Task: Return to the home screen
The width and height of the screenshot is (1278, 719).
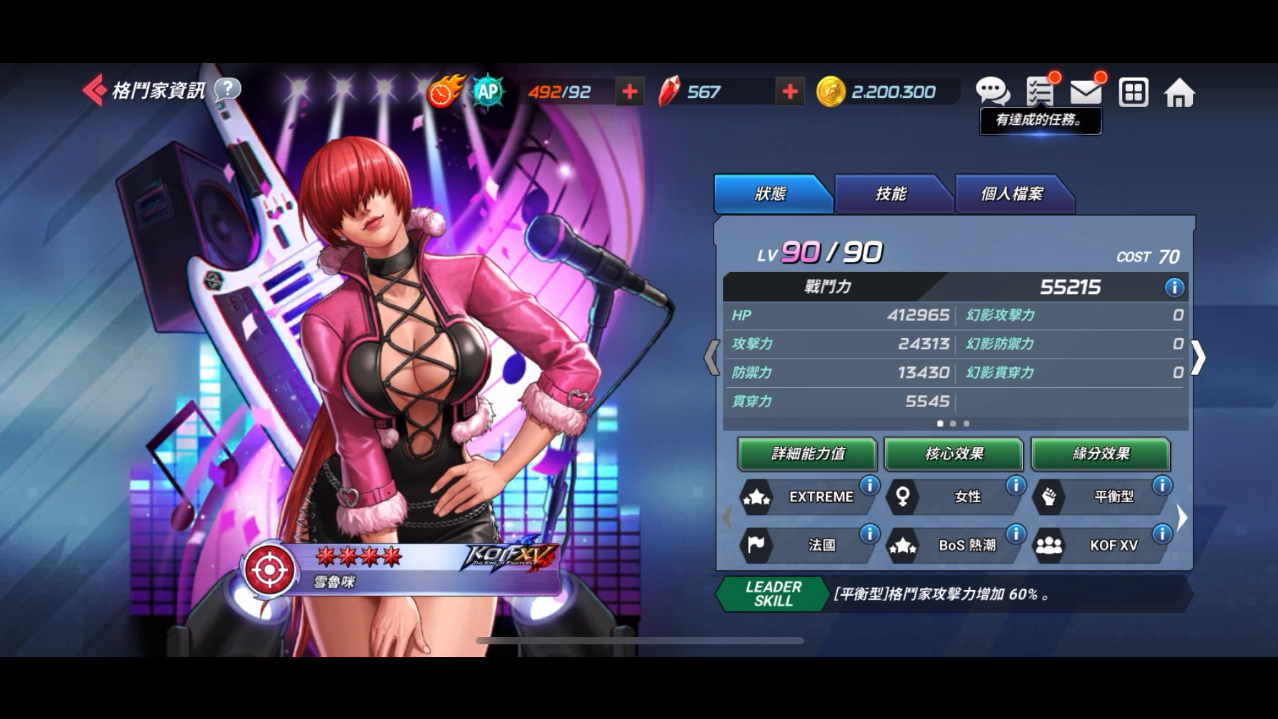Action: coord(1180,93)
